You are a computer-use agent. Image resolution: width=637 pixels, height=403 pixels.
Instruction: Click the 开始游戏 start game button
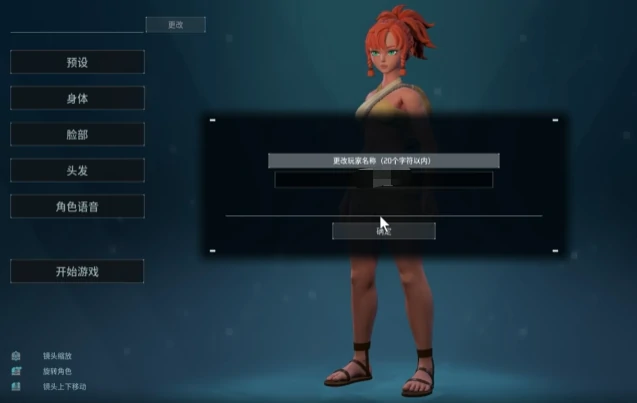[x=77, y=271]
